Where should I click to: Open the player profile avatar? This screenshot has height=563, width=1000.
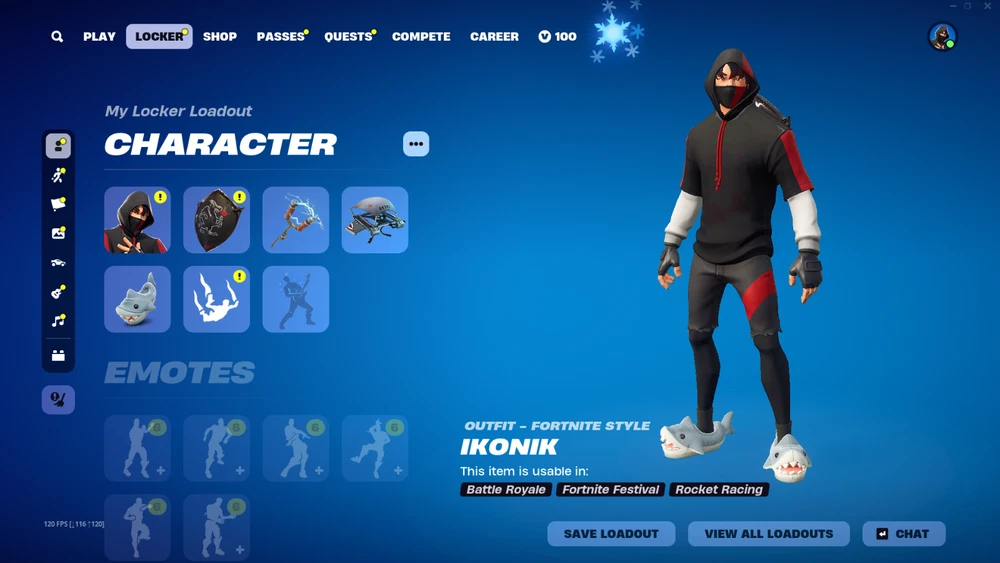(x=942, y=37)
